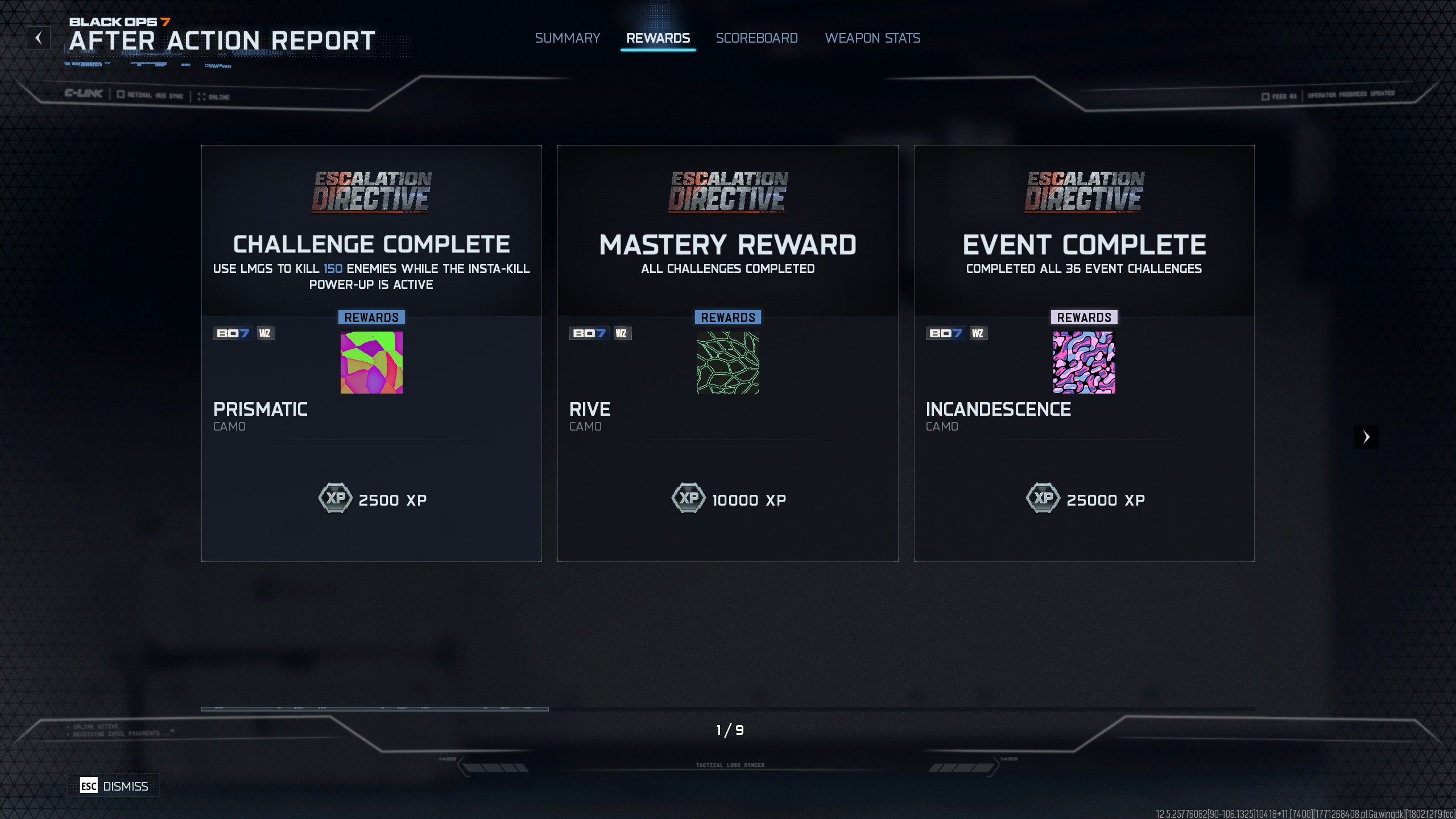
Task: Switch to the Scoreboard tab
Action: click(756, 38)
